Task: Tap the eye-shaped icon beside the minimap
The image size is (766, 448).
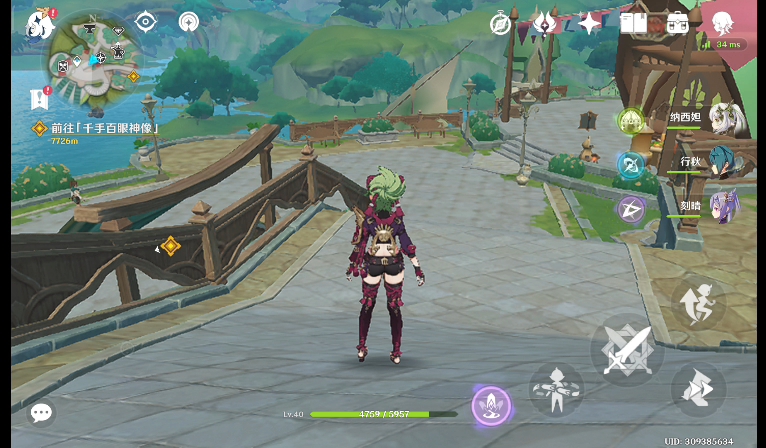Action: [x=146, y=21]
